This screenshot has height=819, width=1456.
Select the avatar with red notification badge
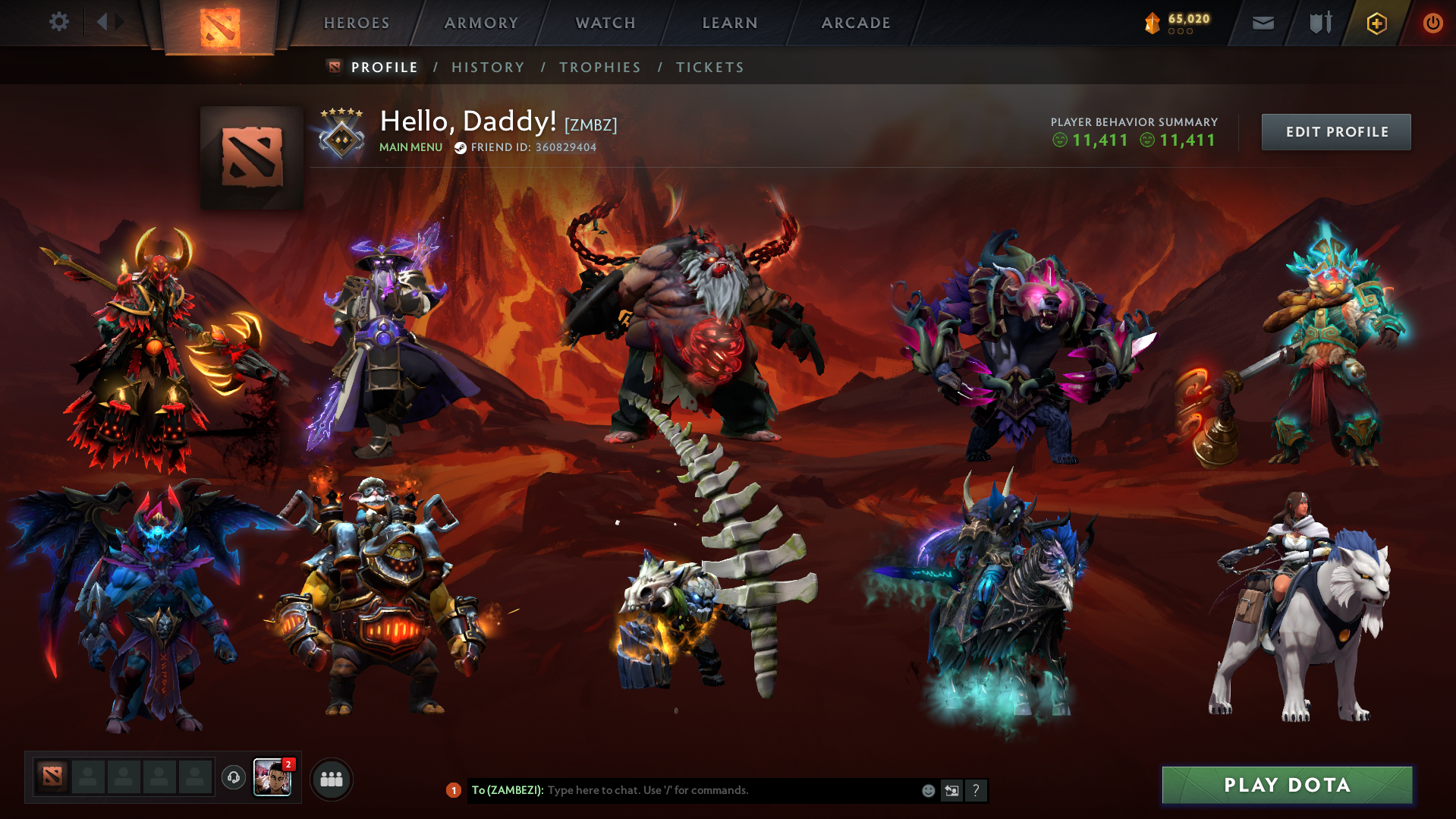(273, 777)
